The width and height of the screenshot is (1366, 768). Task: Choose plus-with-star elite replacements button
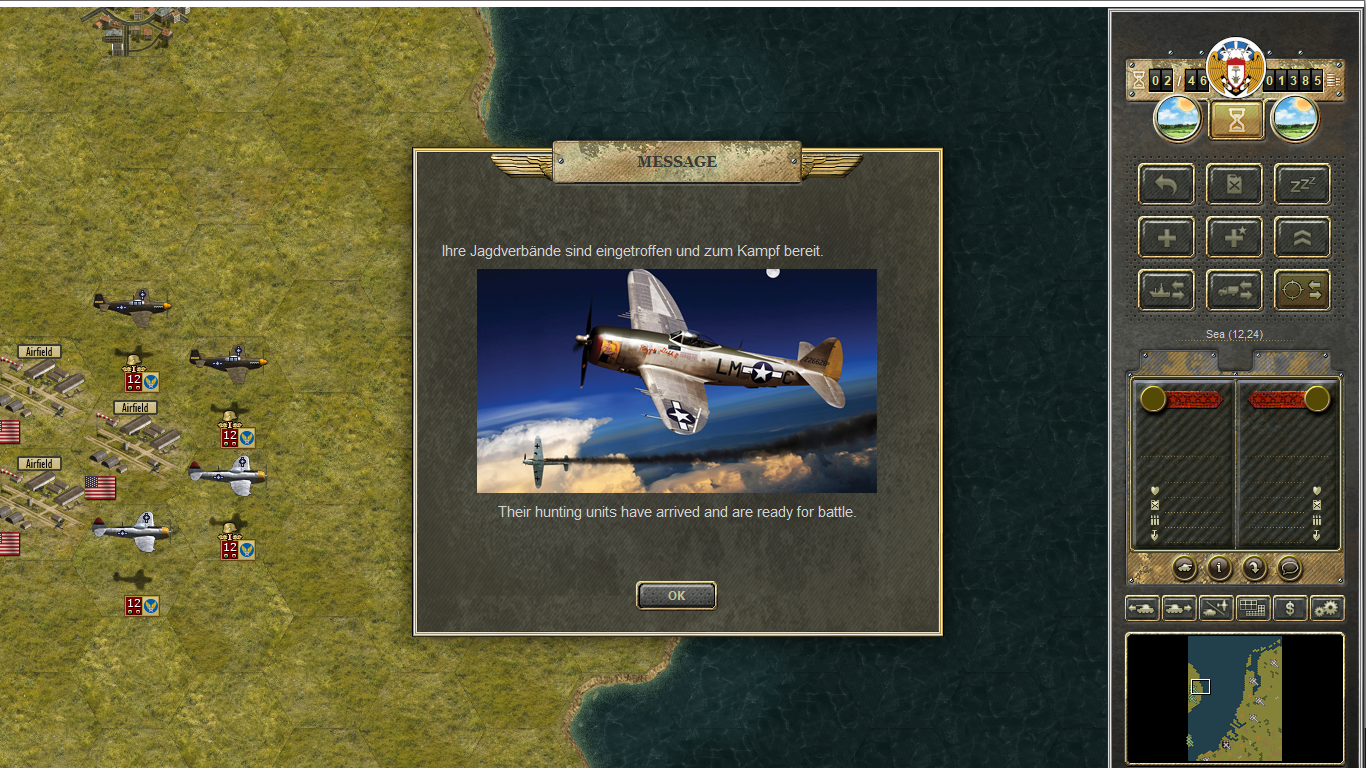click(x=1234, y=238)
